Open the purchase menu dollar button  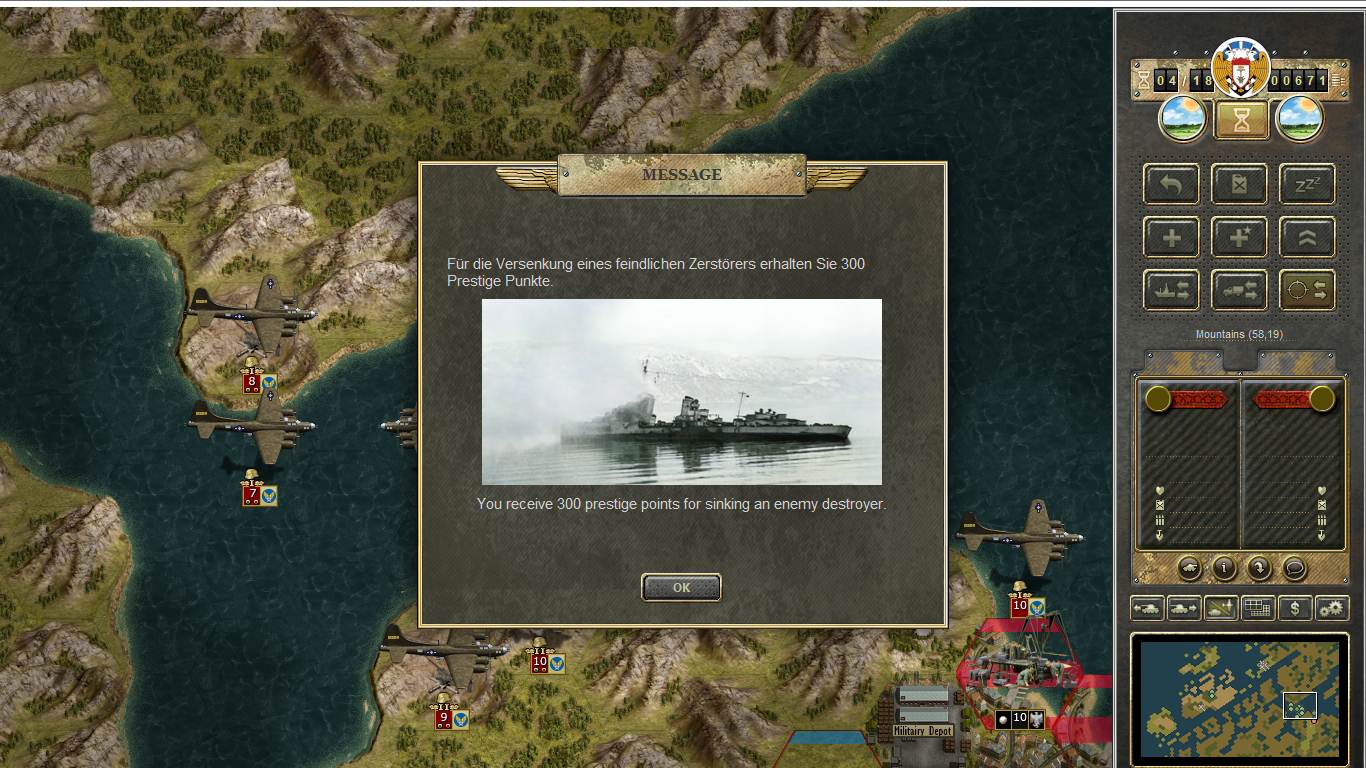coord(1295,607)
